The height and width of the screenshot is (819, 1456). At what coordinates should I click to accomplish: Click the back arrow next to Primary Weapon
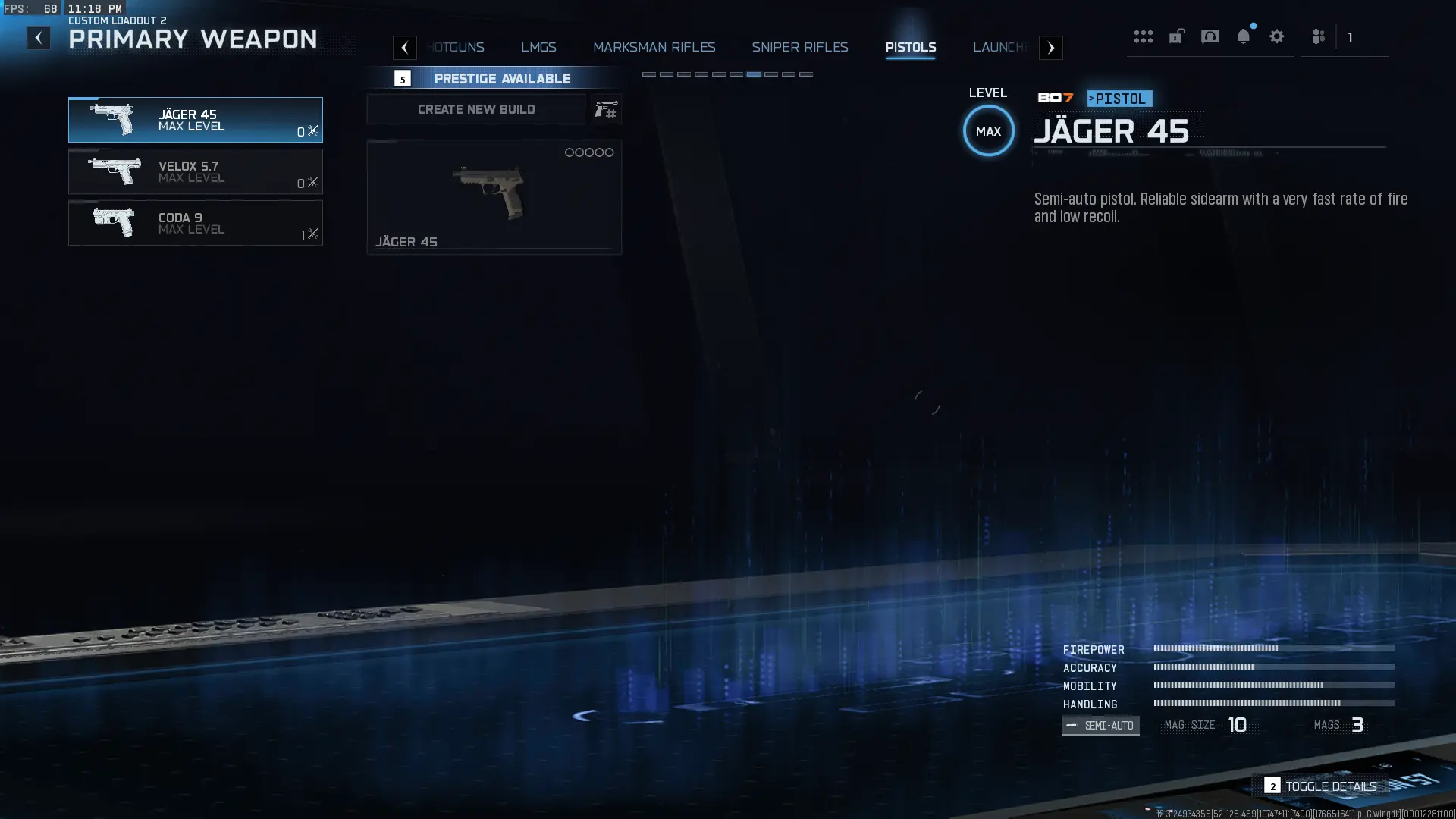tap(38, 37)
